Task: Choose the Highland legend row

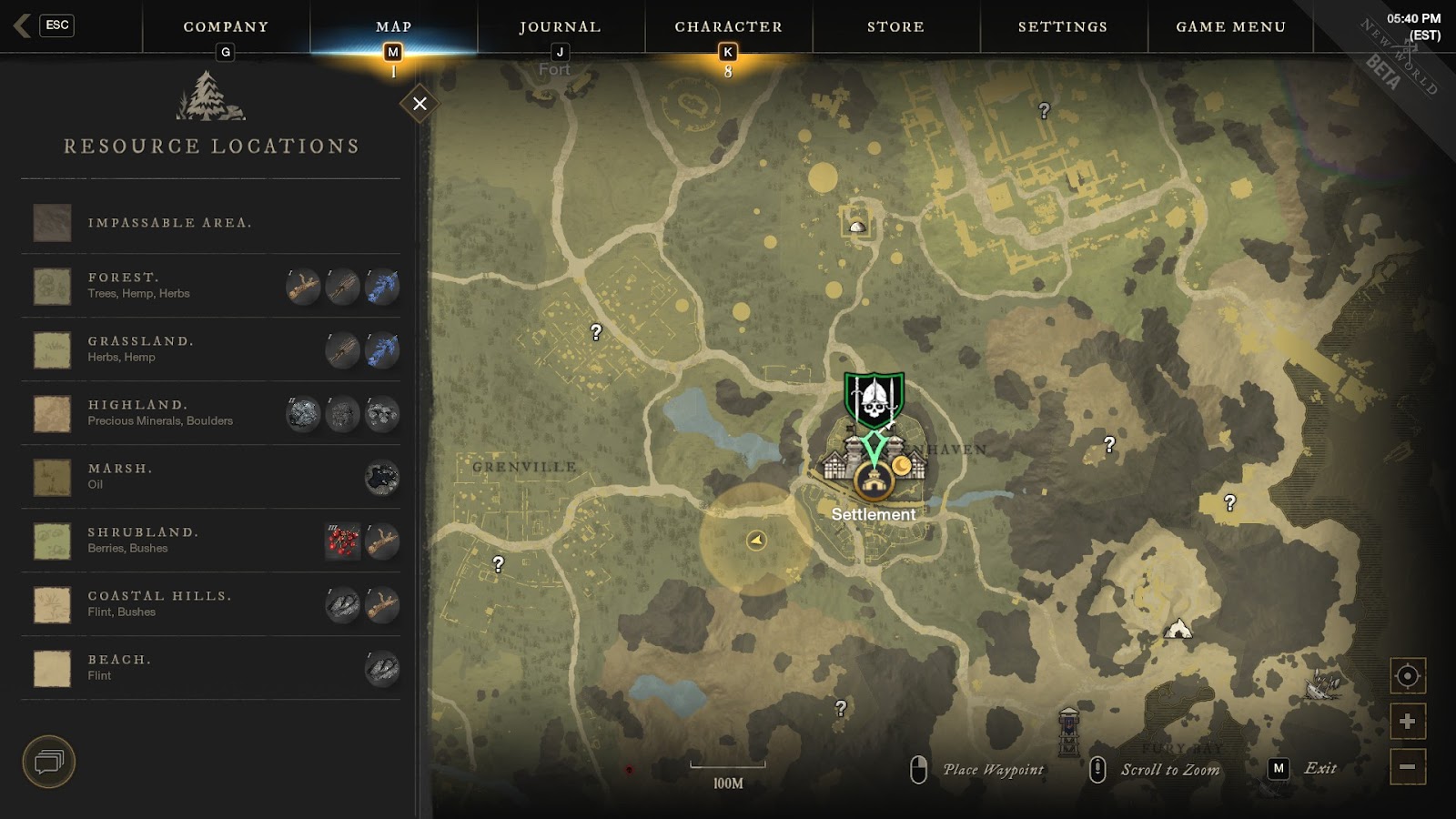Action: tap(210, 413)
